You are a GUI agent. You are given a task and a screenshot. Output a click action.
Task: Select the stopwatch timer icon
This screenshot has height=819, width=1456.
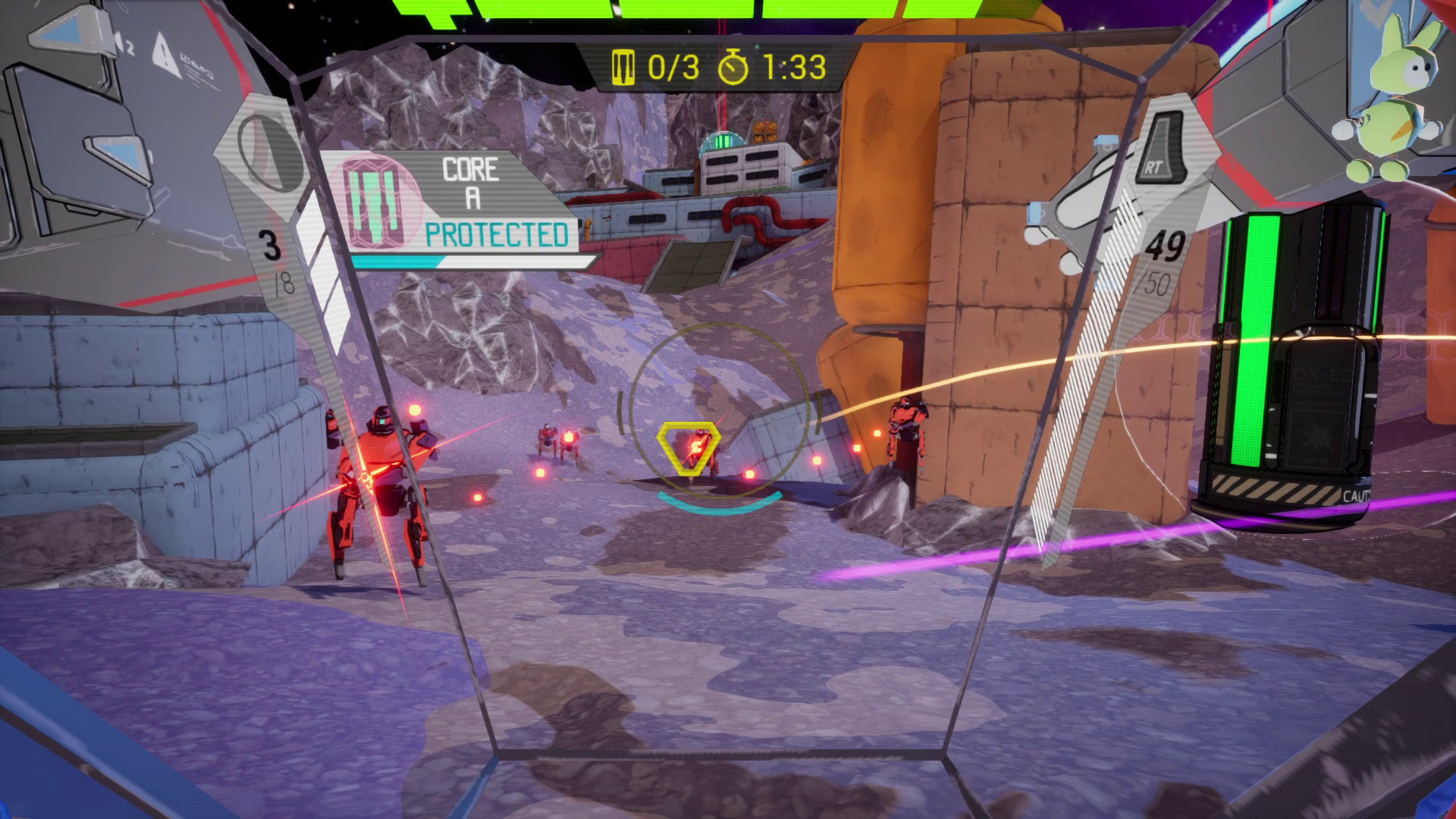pos(733,67)
